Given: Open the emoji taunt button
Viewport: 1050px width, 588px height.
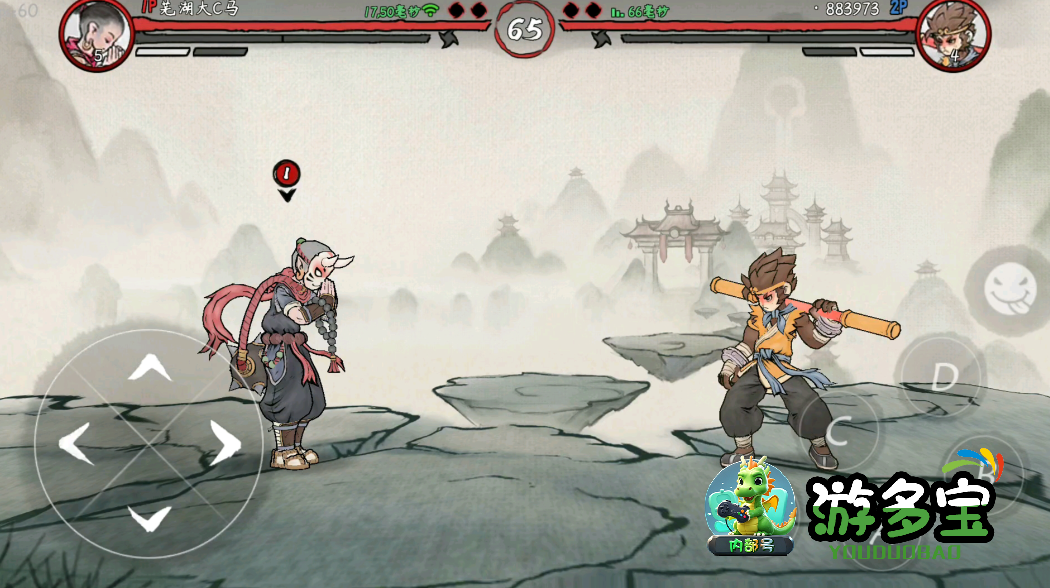Looking at the screenshot, I should point(1011,289).
